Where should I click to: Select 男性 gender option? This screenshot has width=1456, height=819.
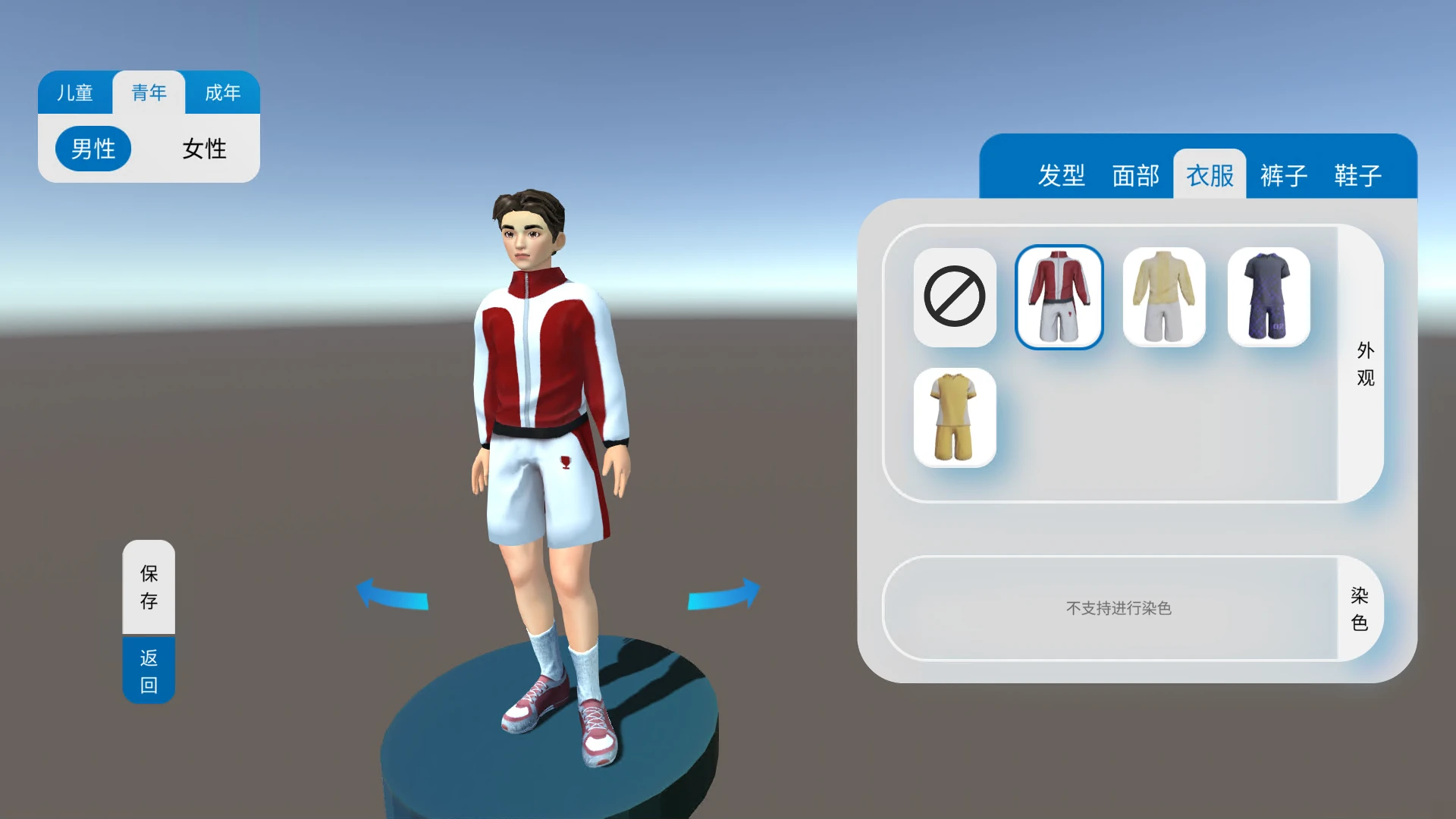click(x=93, y=149)
